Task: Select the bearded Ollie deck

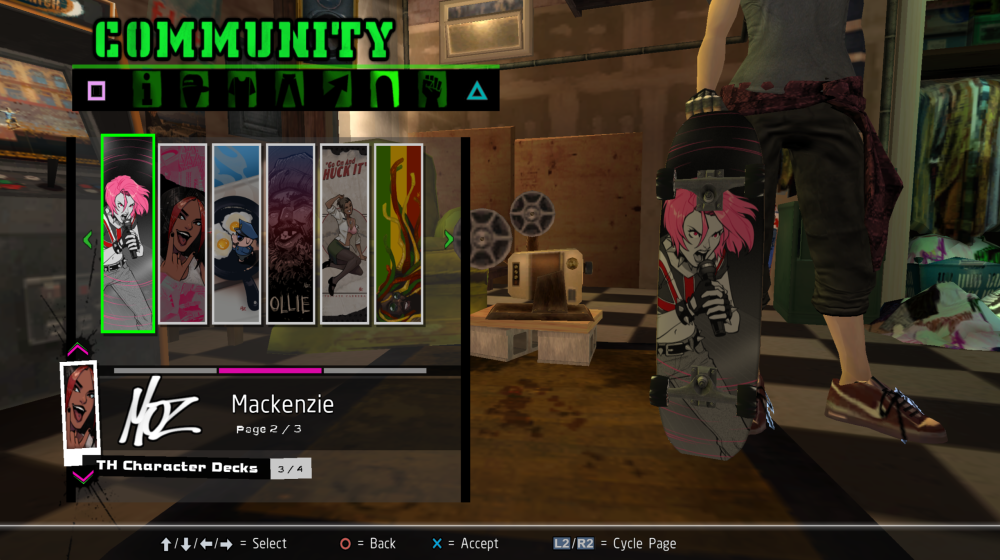Action: click(291, 233)
